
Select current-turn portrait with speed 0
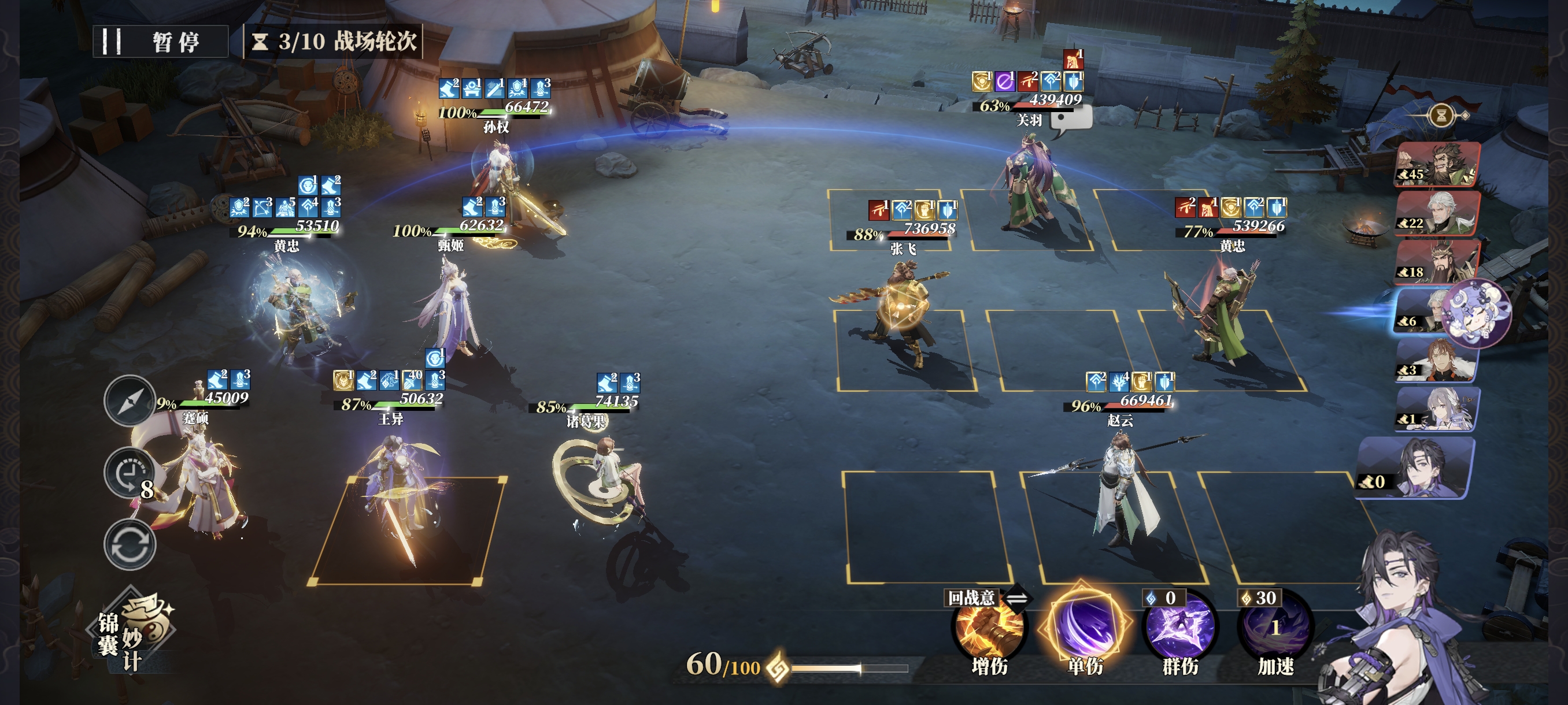1415,469
